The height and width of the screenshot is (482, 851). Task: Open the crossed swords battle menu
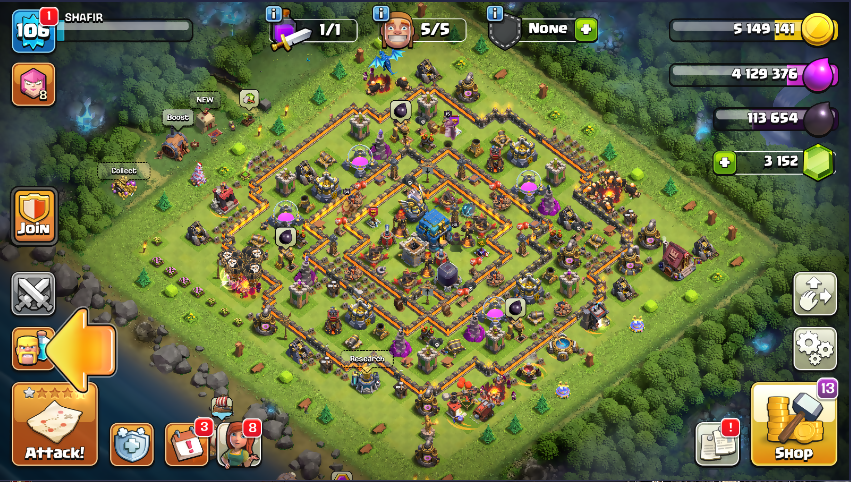(x=33, y=294)
